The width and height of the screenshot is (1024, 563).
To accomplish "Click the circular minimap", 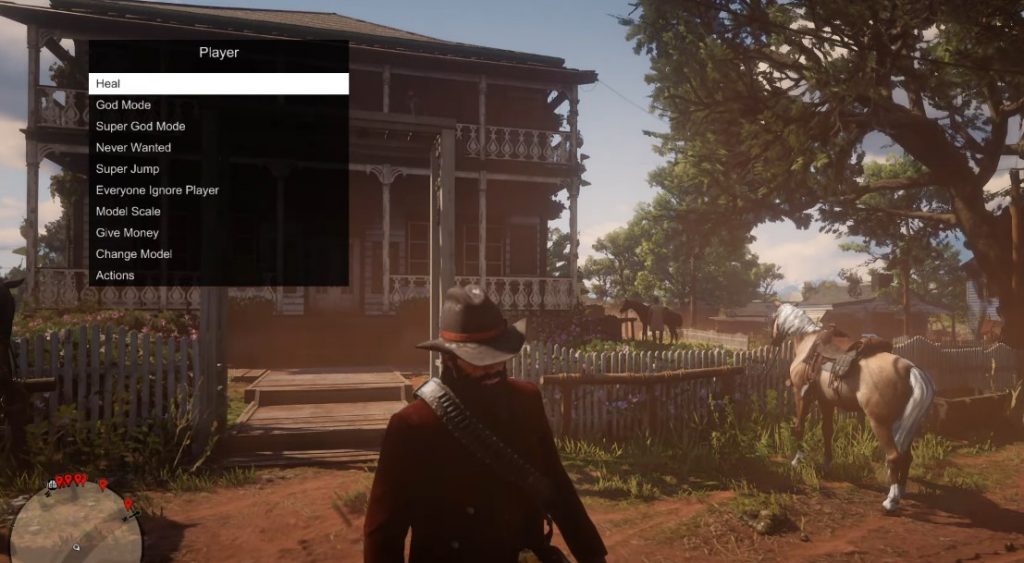I will pos(75,521).
